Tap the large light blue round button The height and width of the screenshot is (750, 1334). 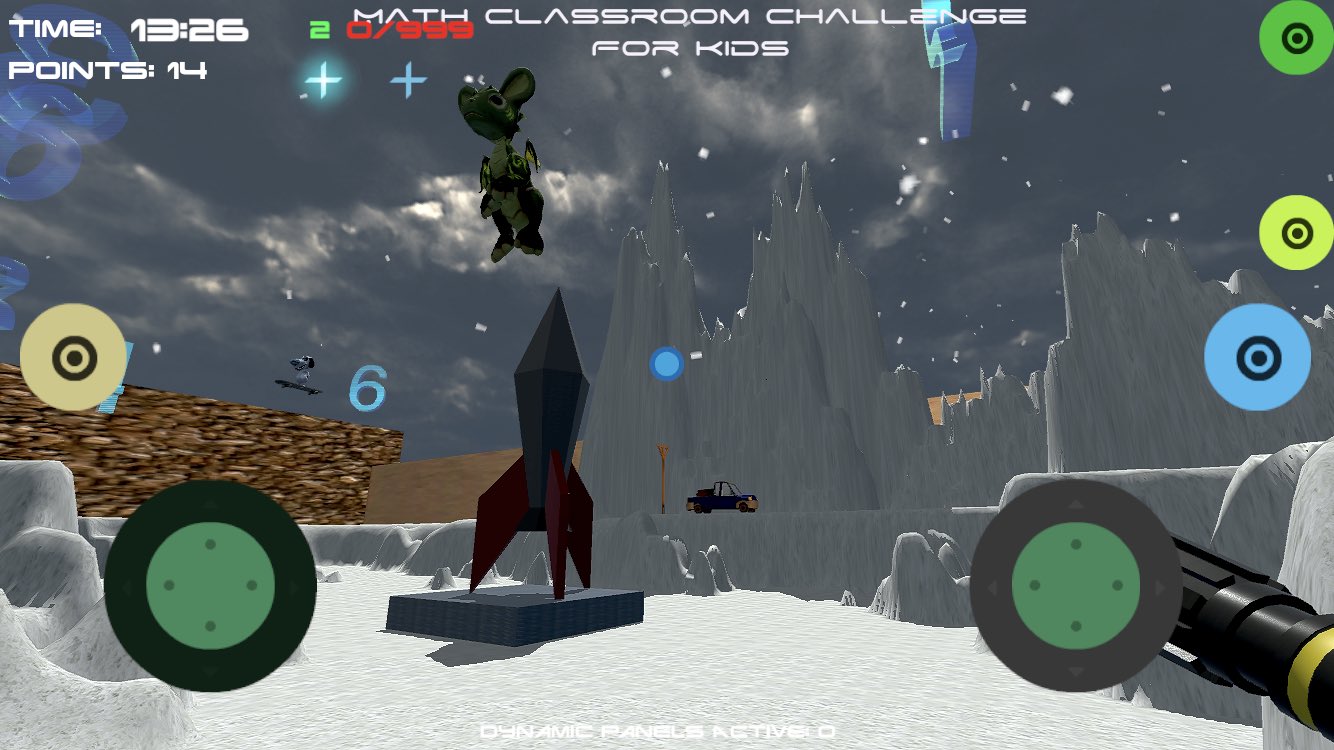[x=1257, y=357]
